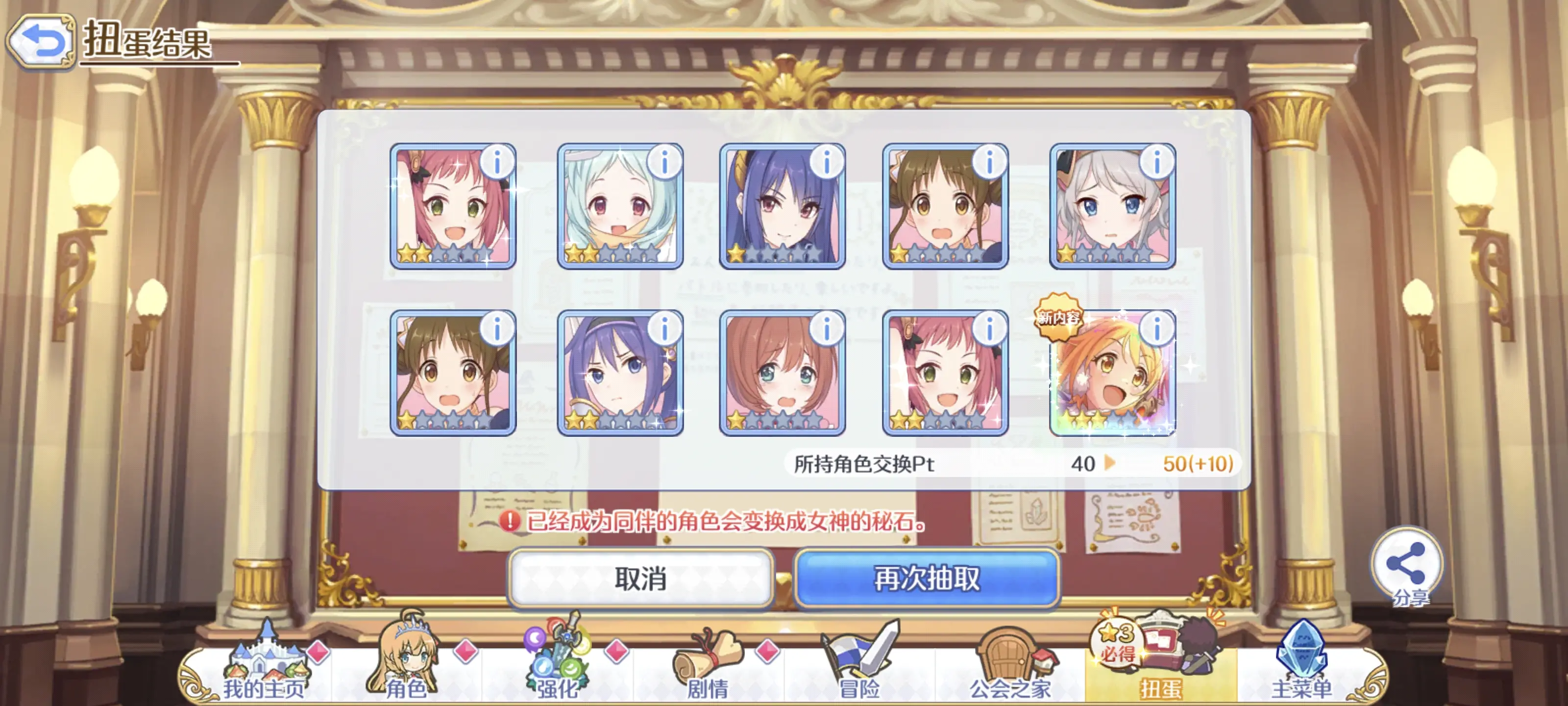
Task: Select the mint-haired two-star character card
Action: [x=619, y=207]
